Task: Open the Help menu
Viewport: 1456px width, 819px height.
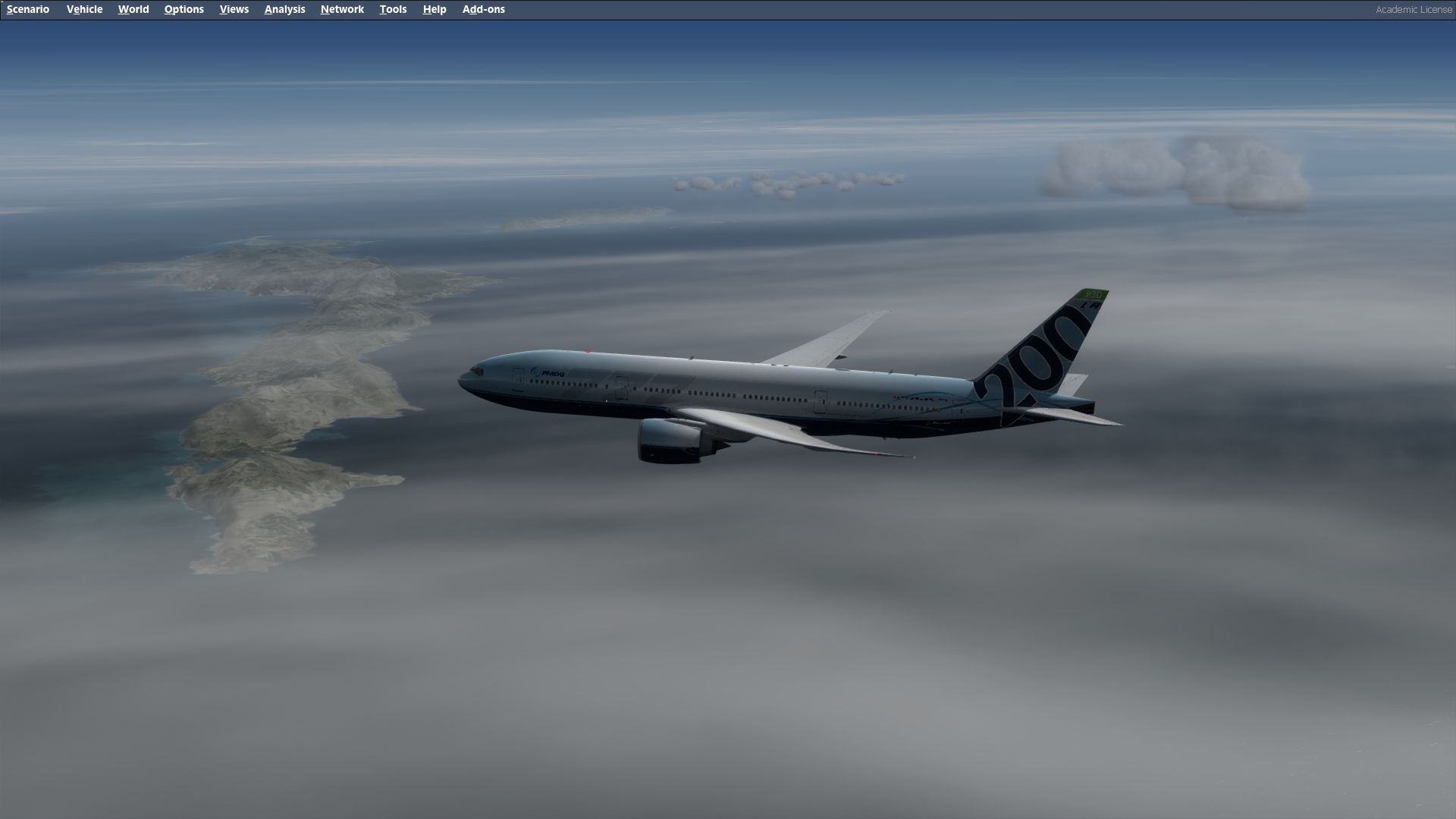Action: click(434, 9)
